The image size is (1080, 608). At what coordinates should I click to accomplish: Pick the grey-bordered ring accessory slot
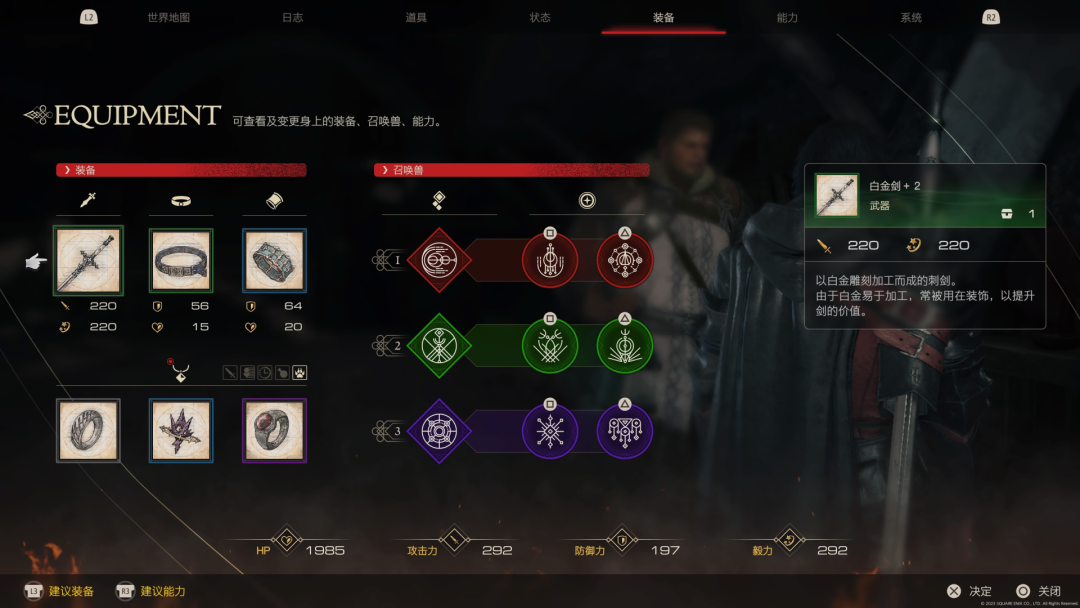87,430
